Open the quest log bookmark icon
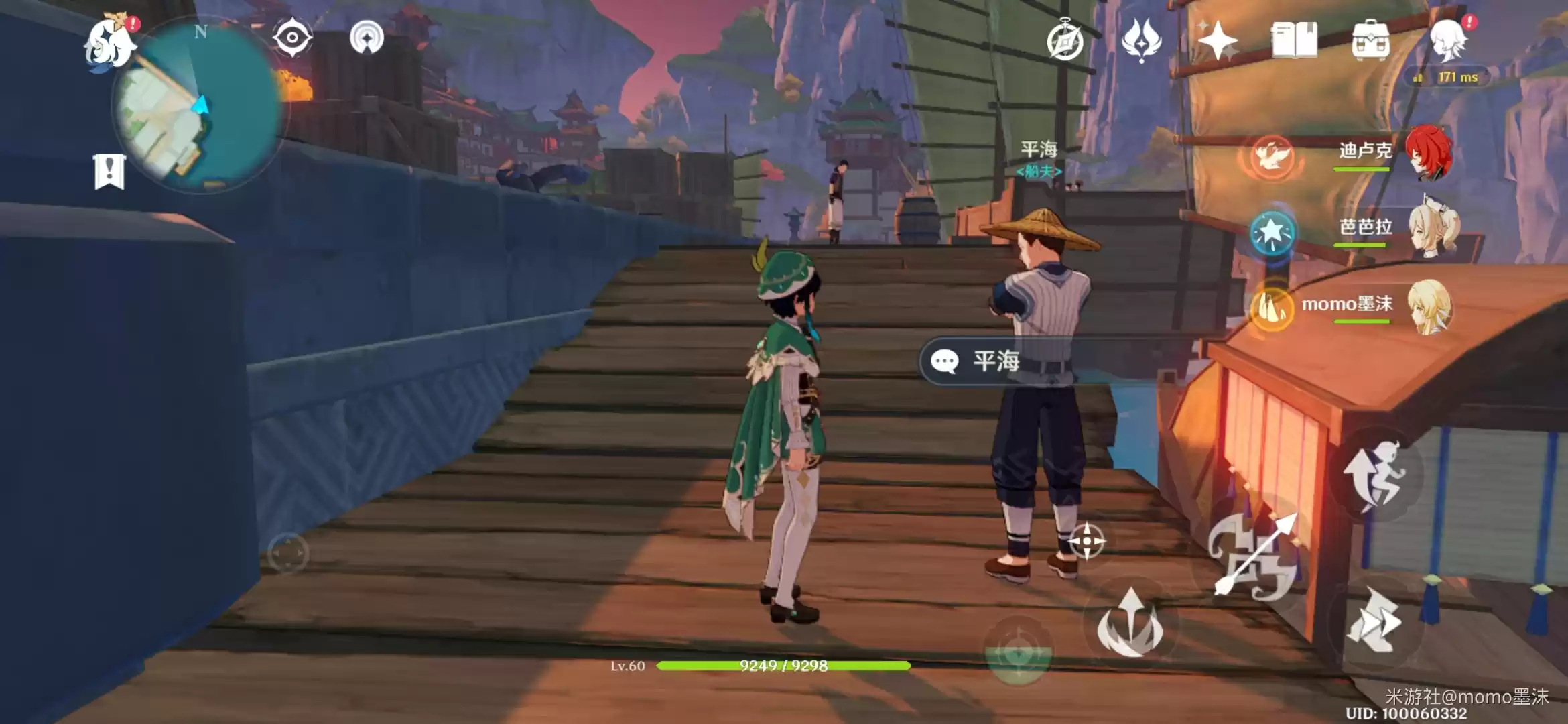 tap(109, 172)
